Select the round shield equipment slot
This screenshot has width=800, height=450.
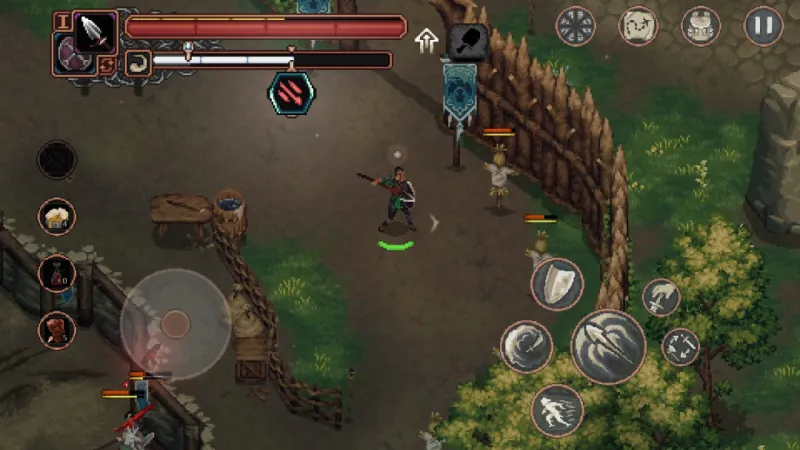tap(70, 54)
